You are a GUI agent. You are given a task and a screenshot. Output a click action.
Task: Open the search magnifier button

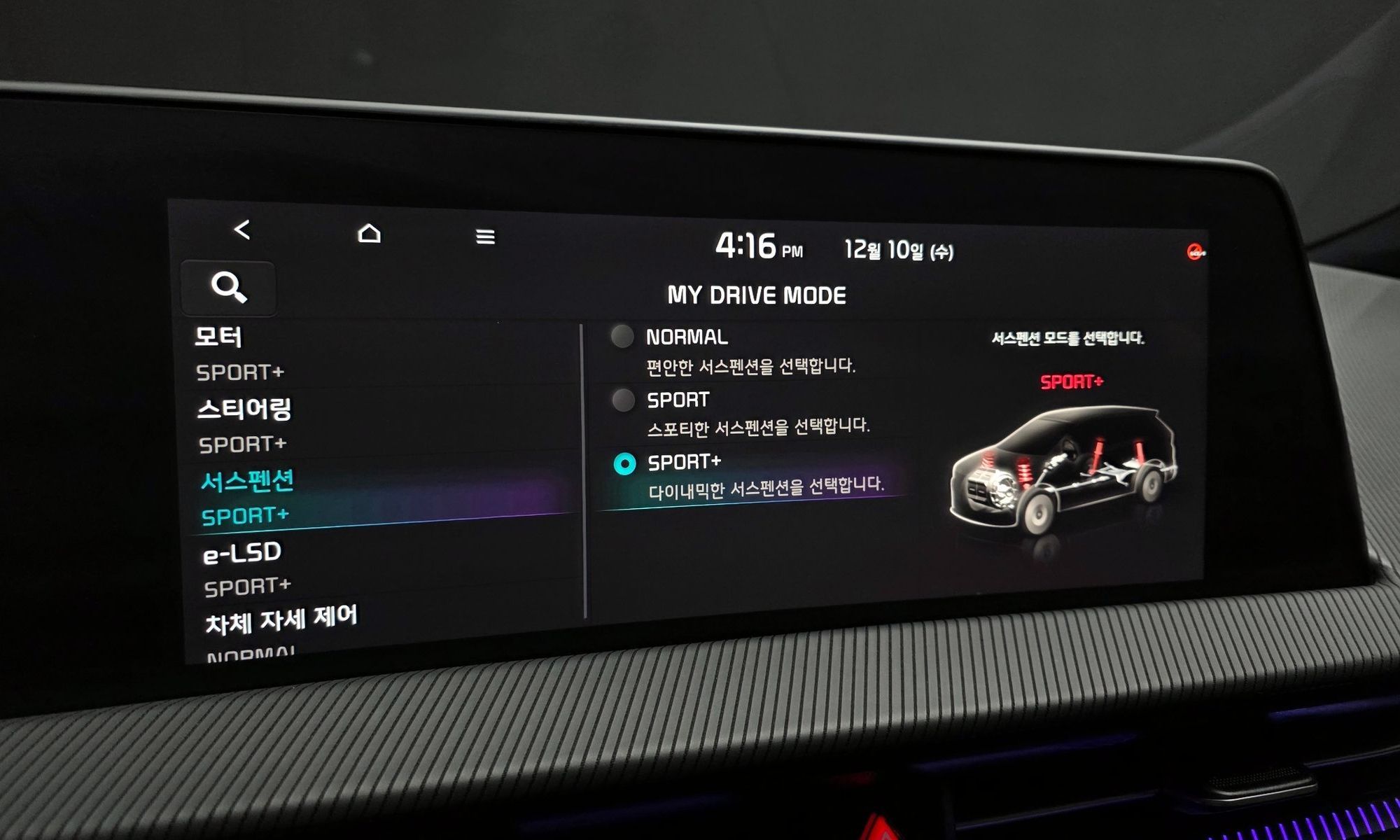coord(229,287)
